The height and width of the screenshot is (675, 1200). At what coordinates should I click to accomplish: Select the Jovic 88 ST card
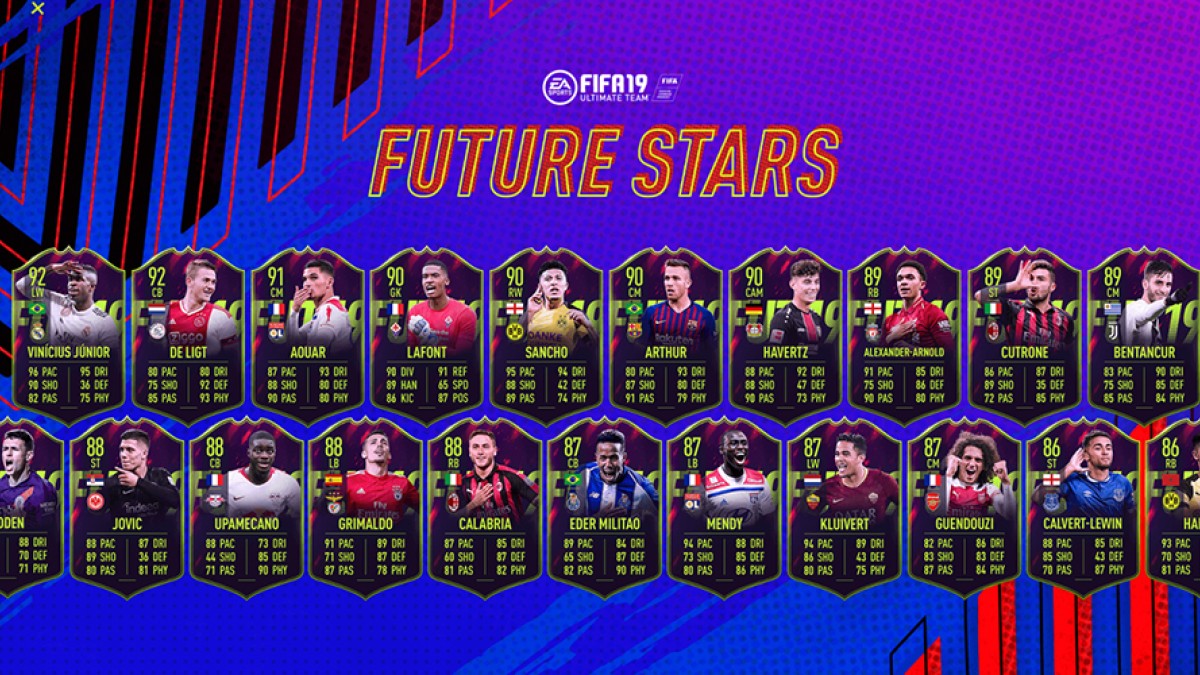(127, 506)
